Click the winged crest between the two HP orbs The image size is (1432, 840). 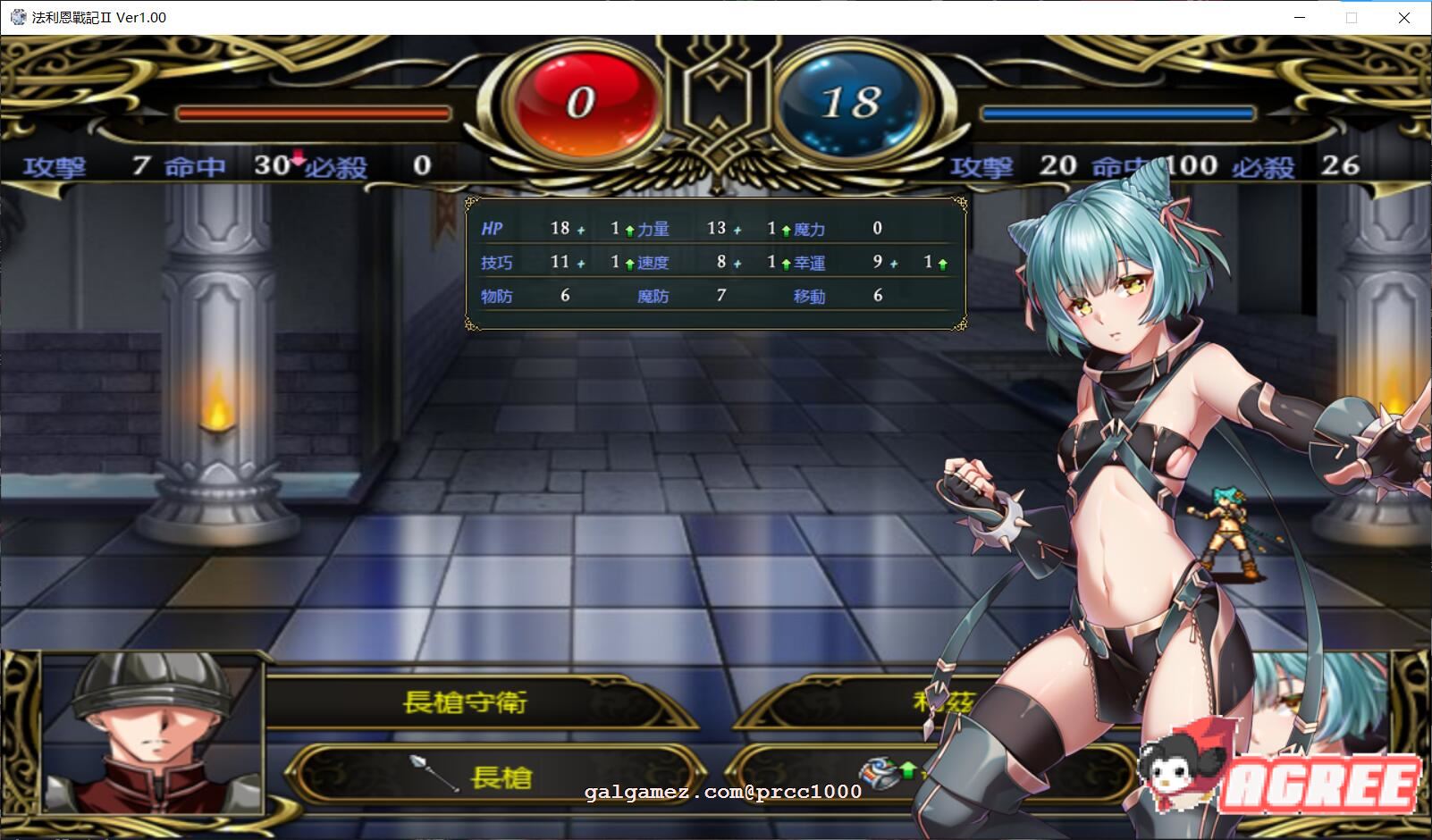[x=715, y=98]
